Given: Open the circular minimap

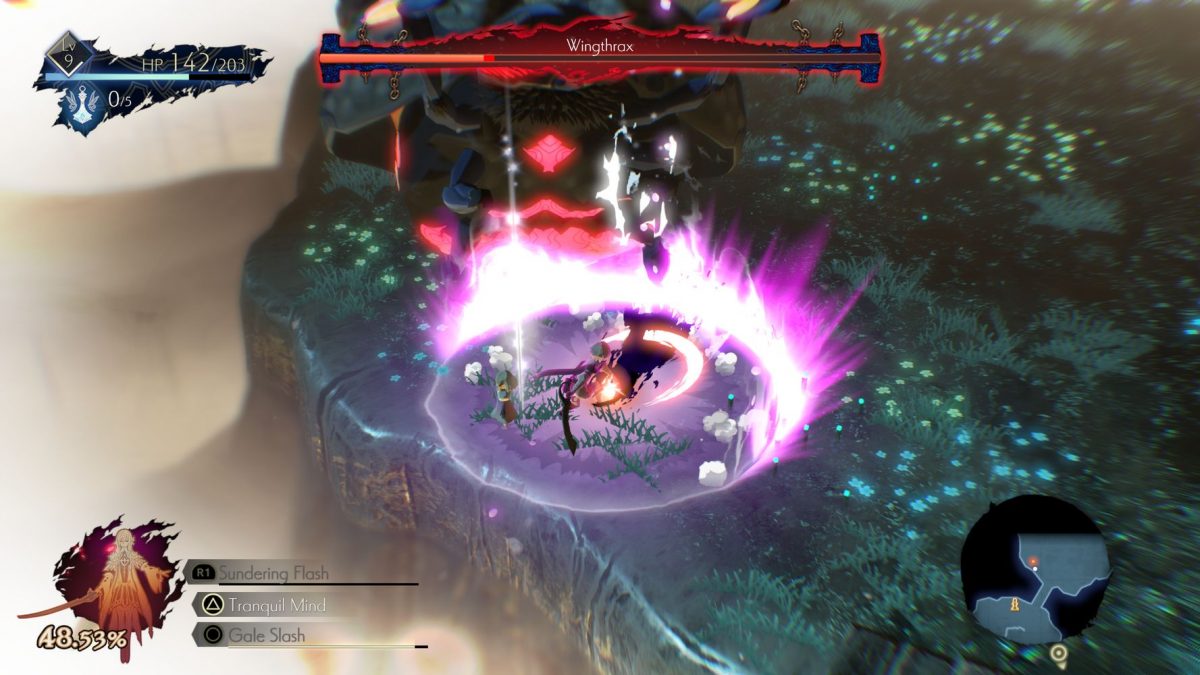Looking at the screenshot, I should coord(1036,570).
